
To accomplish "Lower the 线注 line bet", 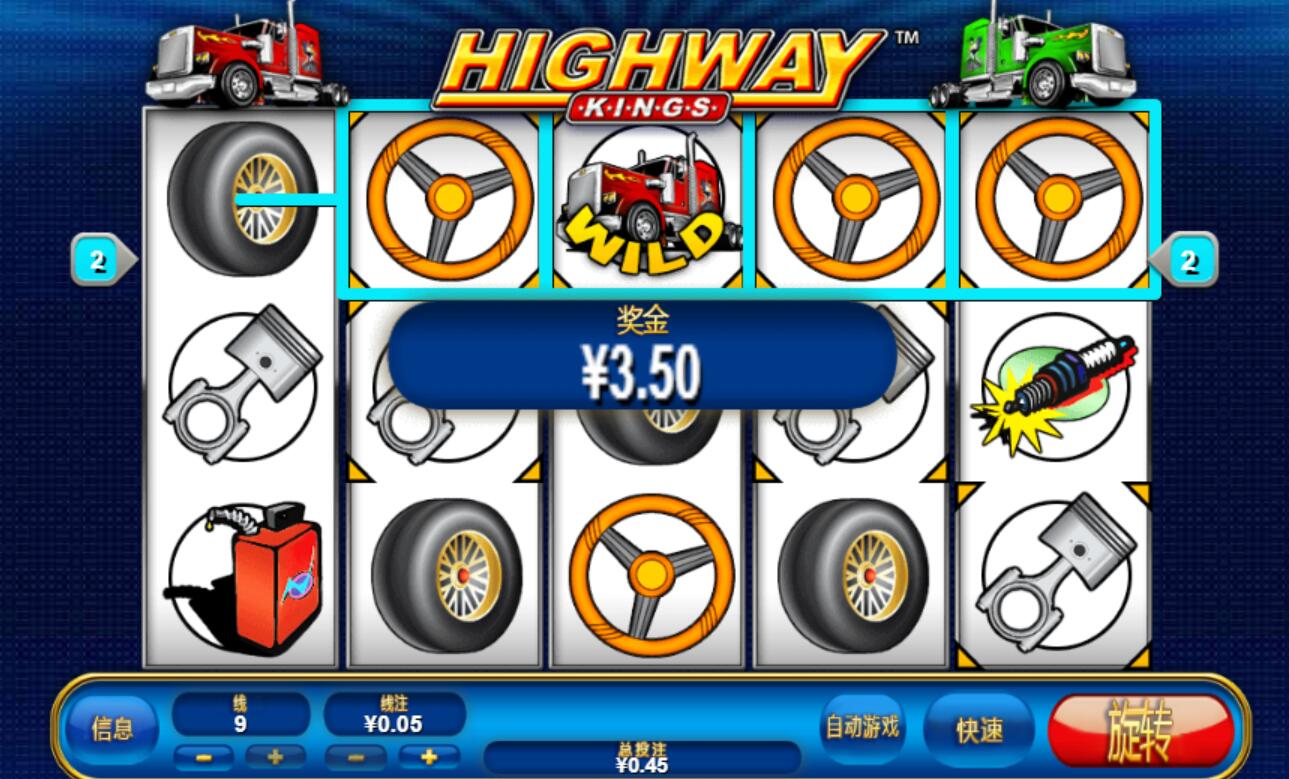I will [x=357, y=757].
